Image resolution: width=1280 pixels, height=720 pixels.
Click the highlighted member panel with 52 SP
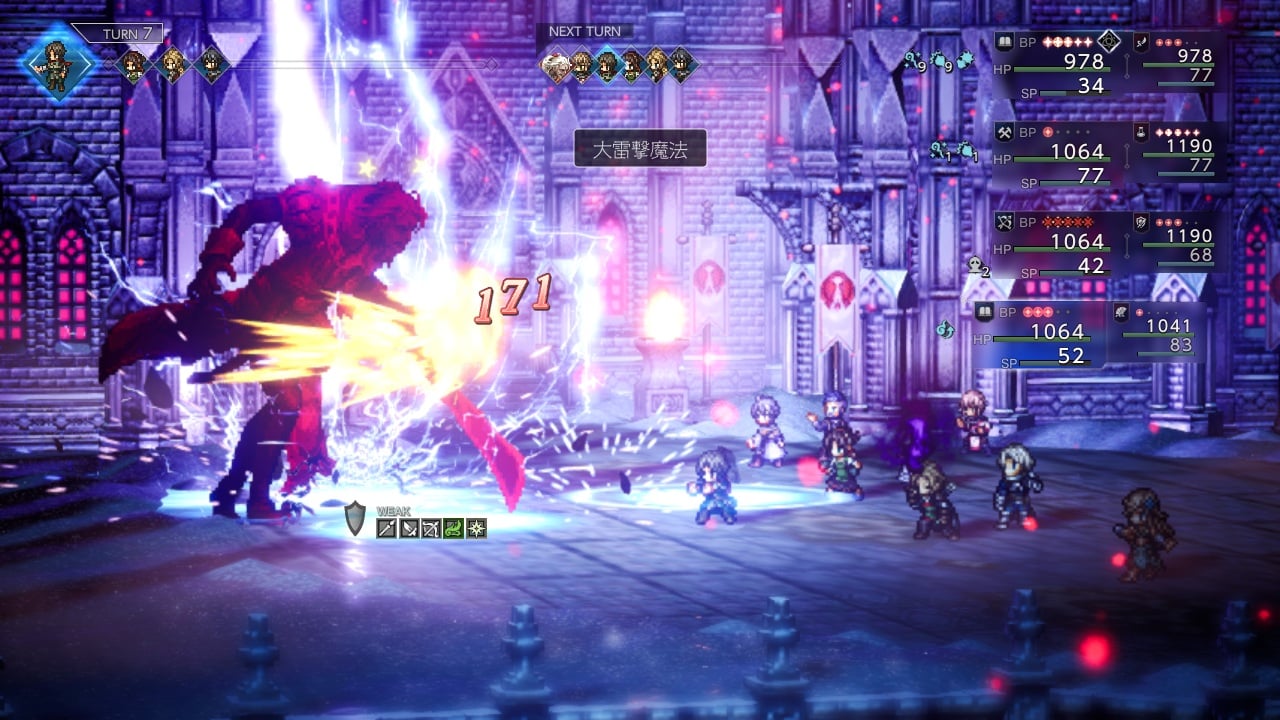click(1040, 335)
